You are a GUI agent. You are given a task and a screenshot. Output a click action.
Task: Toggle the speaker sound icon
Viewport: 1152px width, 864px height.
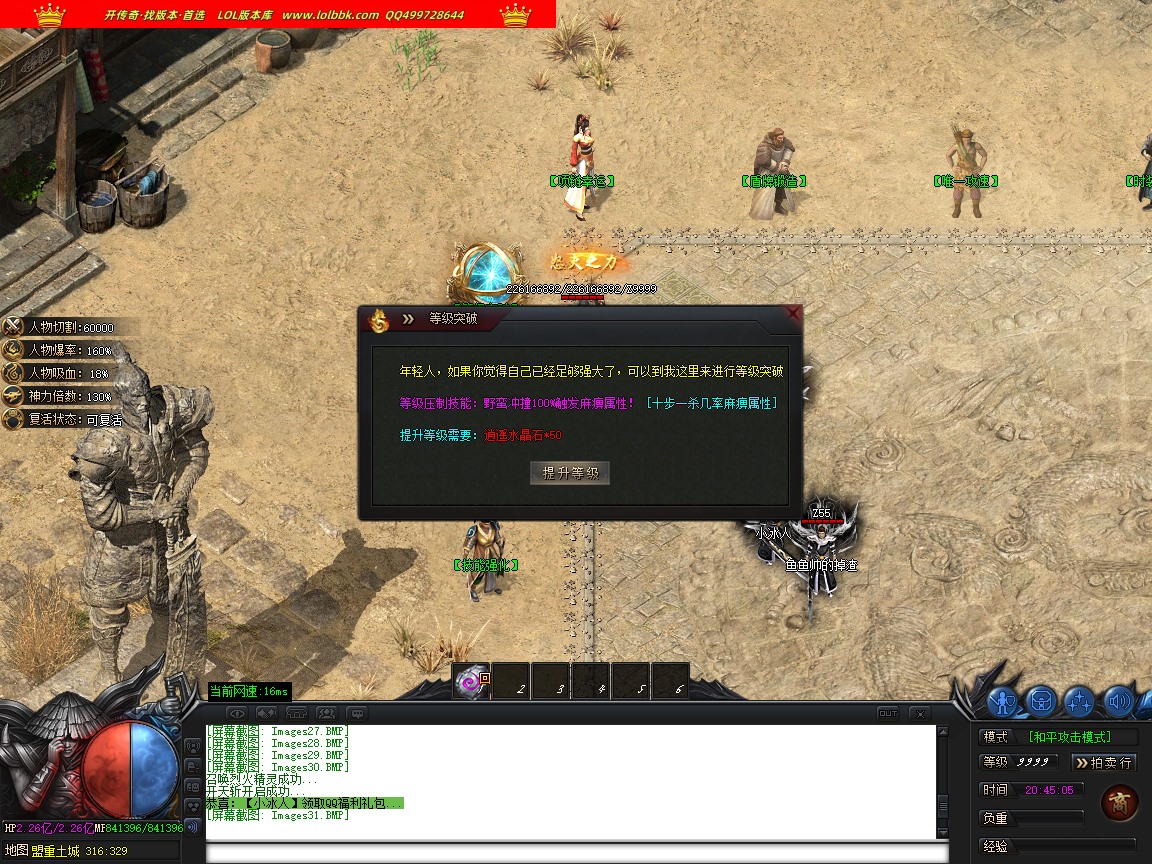click(1117, 701)
